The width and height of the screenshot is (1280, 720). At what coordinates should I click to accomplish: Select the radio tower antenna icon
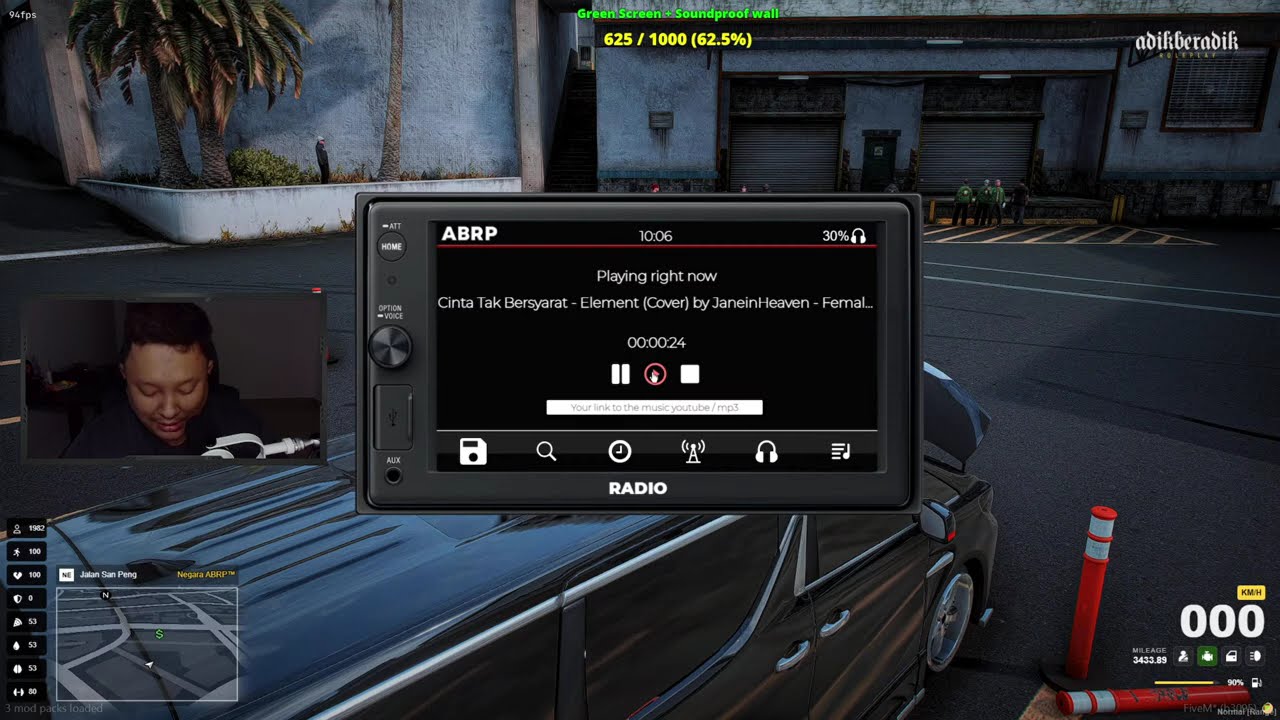(x=693, y=452)
